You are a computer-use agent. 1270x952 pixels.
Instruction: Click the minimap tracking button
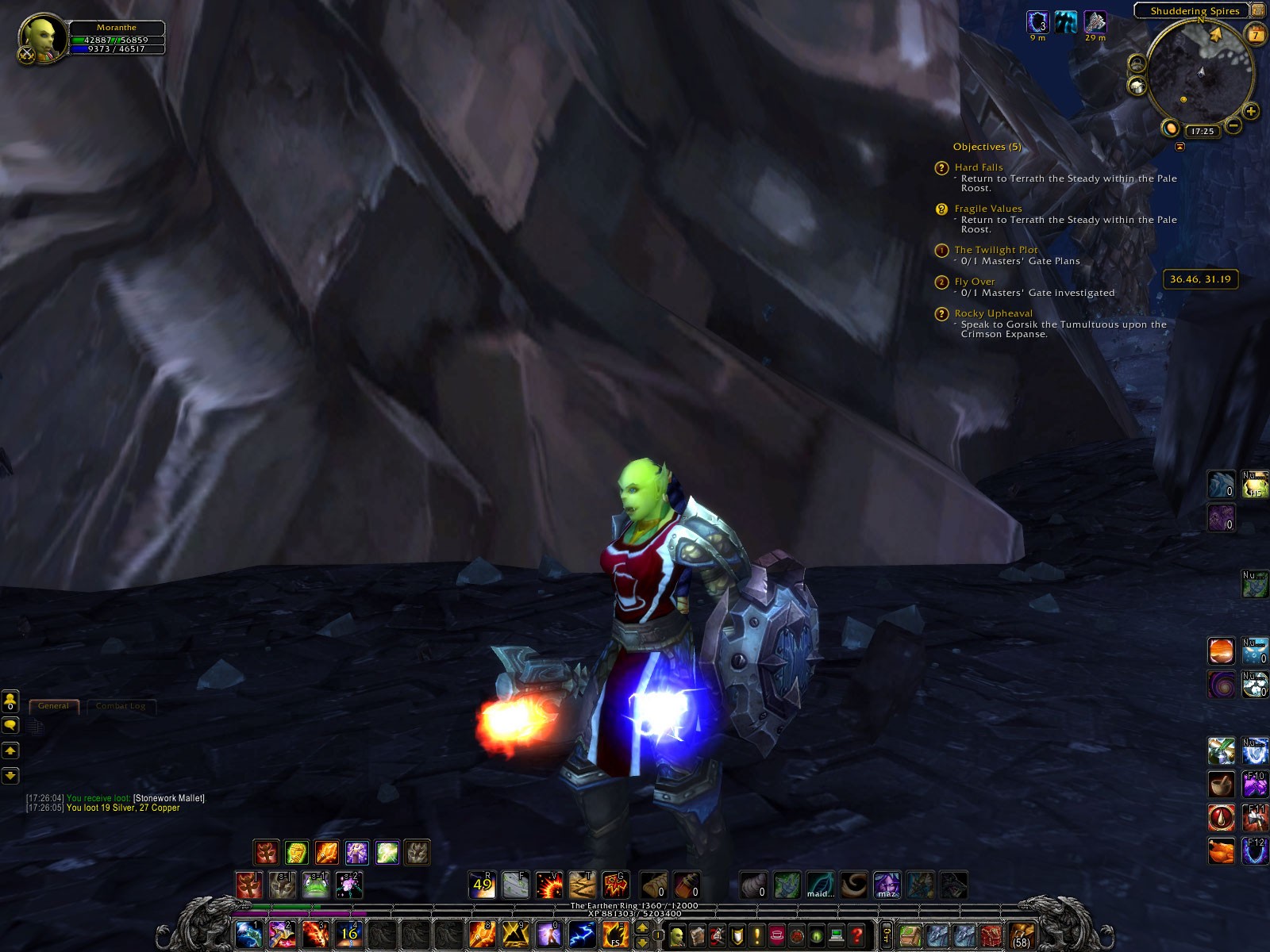pyautogui.click(x=1137, y=64)
